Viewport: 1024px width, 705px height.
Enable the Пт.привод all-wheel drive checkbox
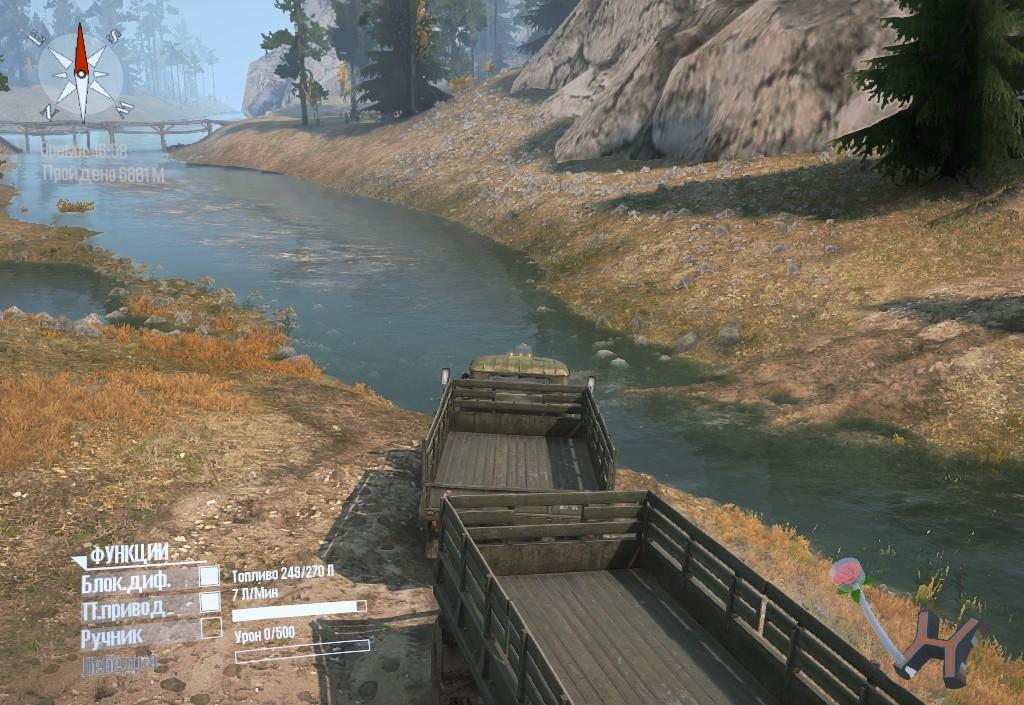point(209,602)
